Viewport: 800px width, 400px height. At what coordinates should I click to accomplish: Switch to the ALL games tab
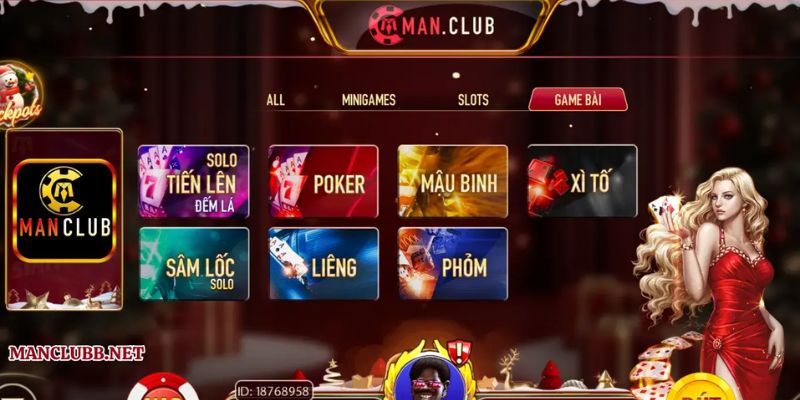pos(276,100)
